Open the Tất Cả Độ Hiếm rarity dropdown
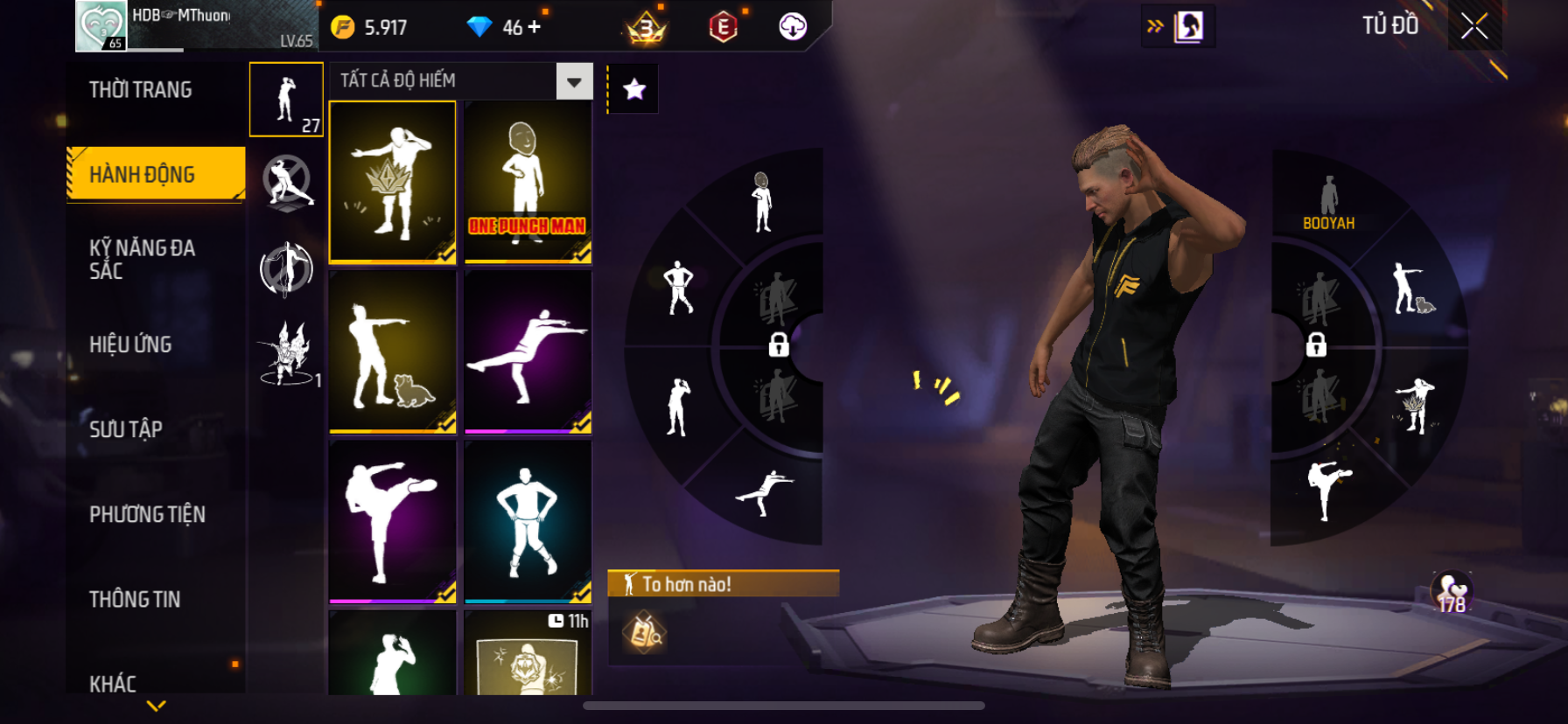This screenshot has height=724, width=1568. (574, 81)
